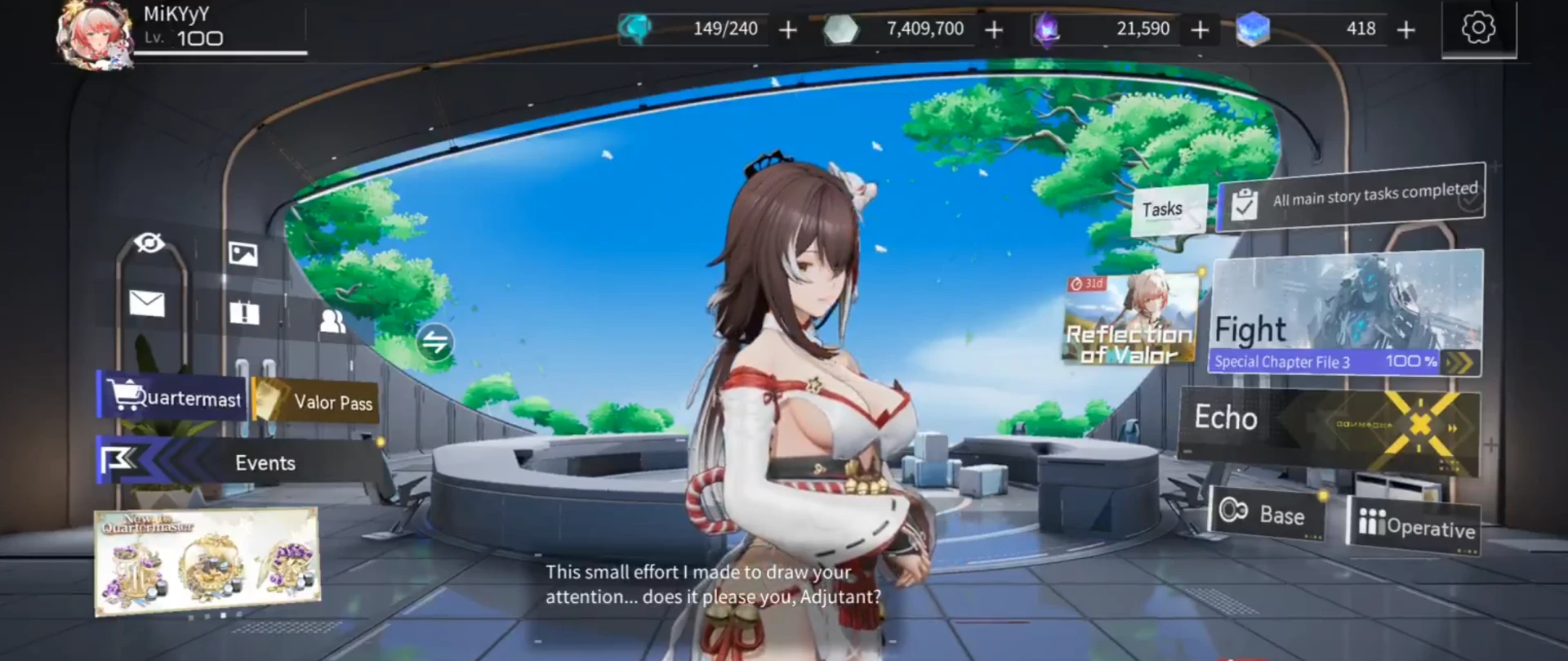The width and height of the screenshot is (1568, 661).
Task: Add purple crystals with the plus next to 21,590
Action: tap(1200, 30)
